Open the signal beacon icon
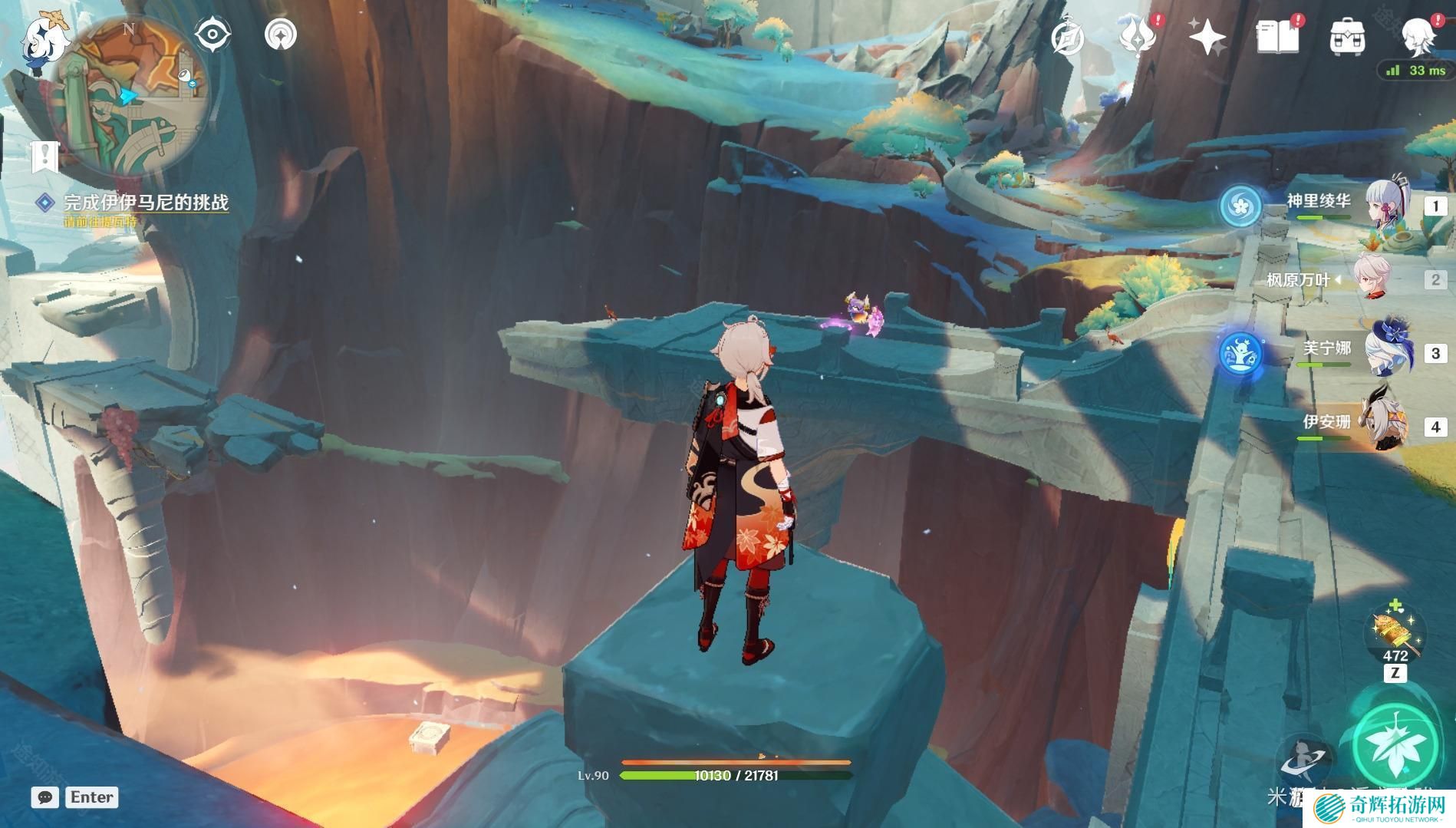The image size is (1456, 828). [x=281, y=35]
